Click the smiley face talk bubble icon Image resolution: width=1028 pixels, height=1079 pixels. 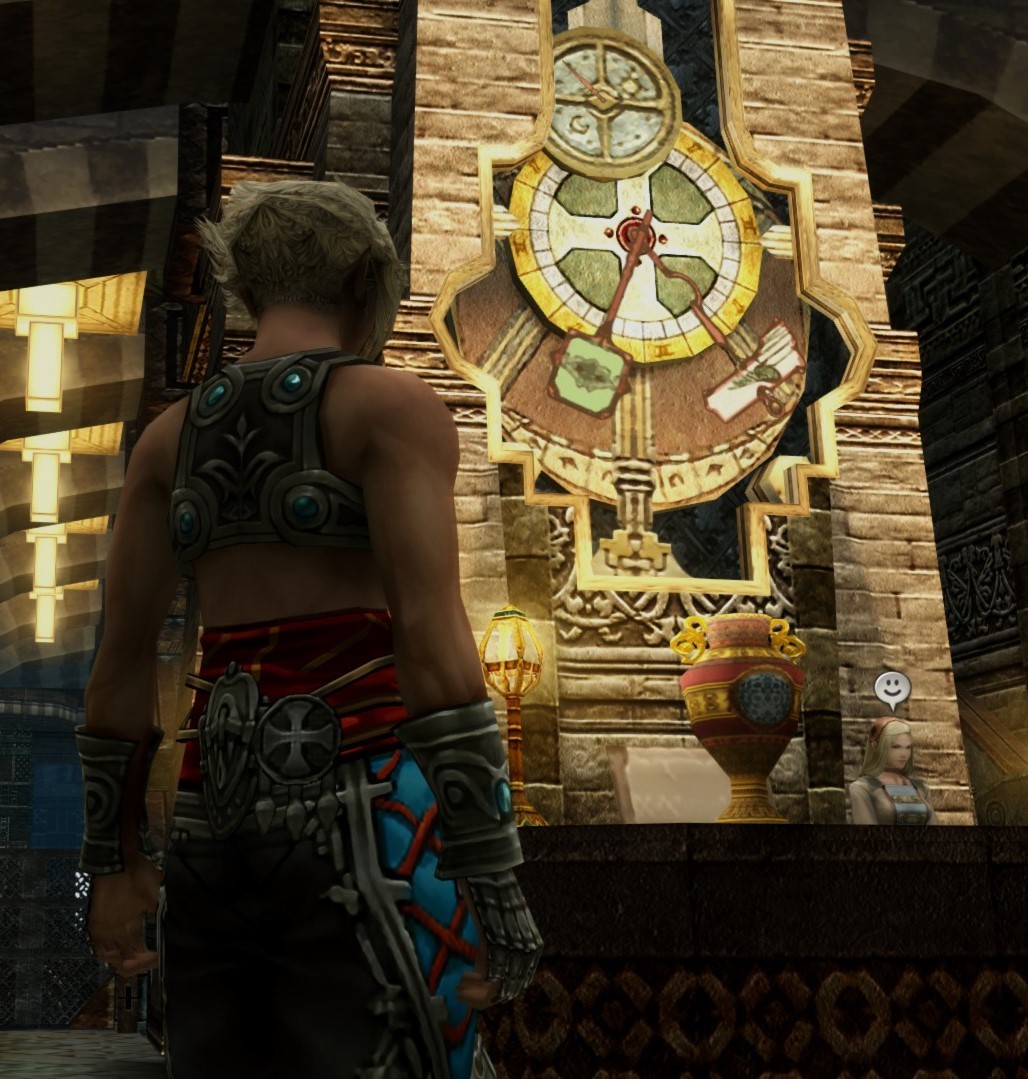coord(891,688)
